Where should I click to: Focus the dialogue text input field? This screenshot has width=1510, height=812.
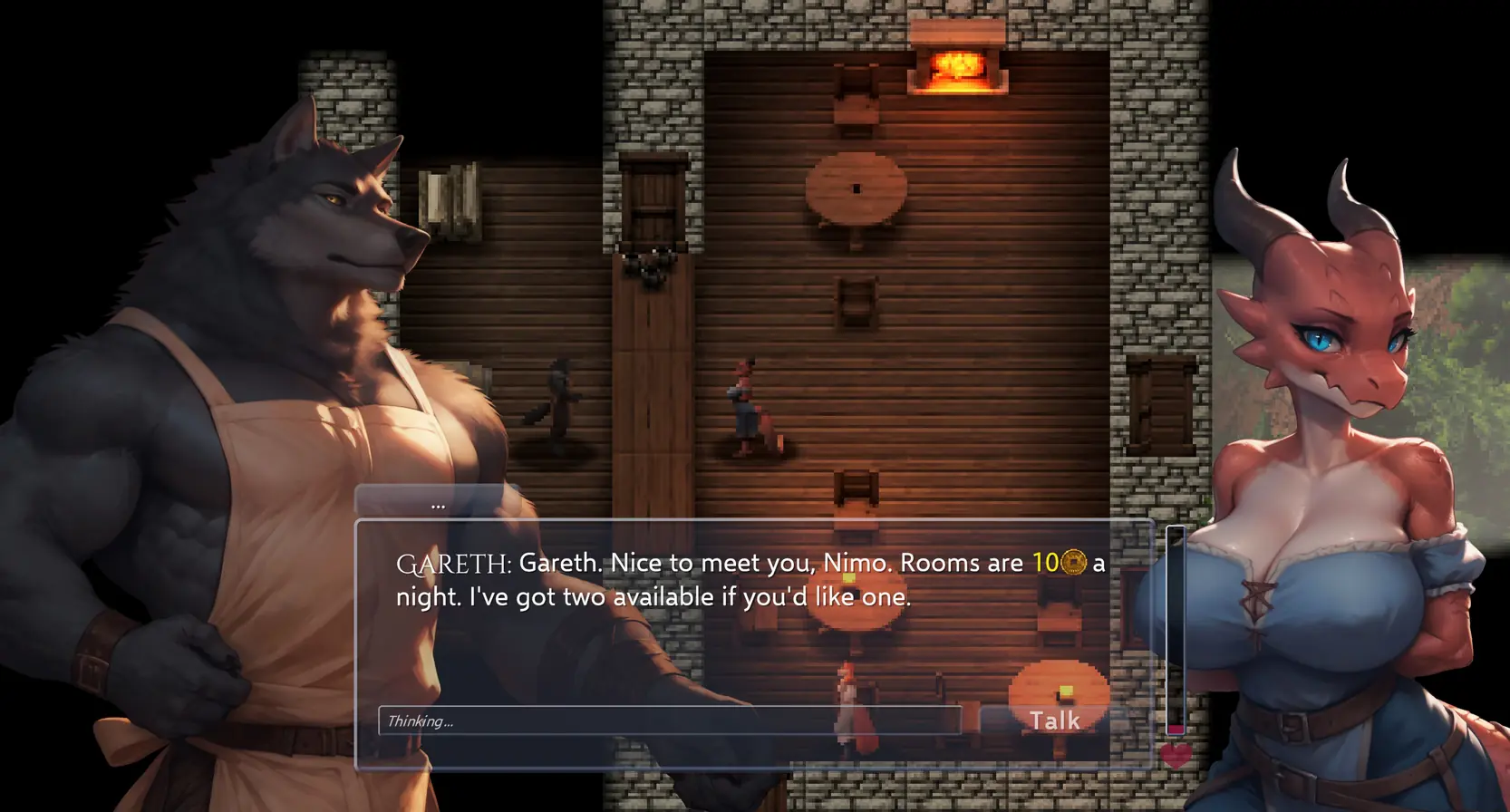click(x=669, y=720)
